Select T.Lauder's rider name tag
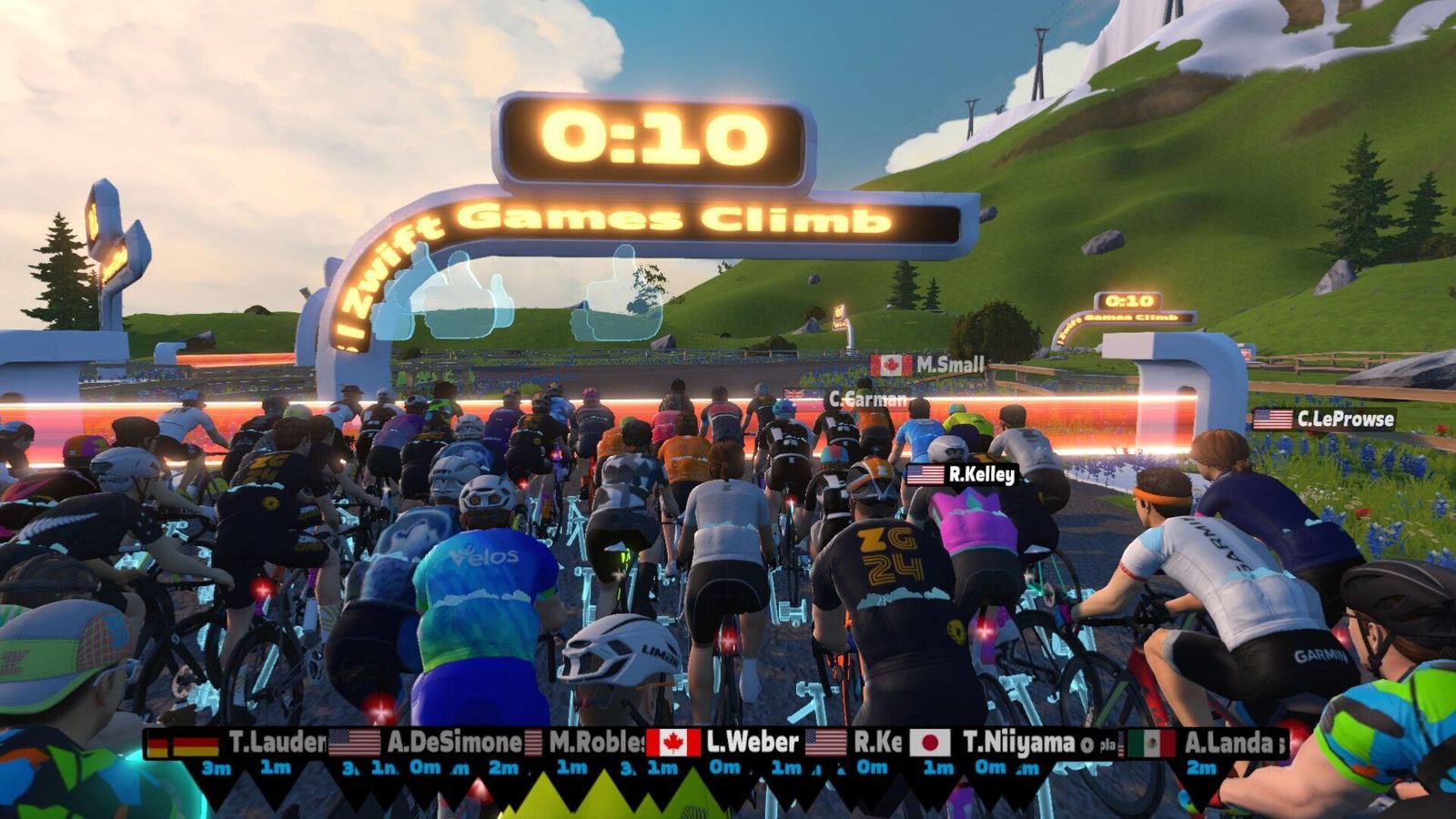Image resolution: width=1456 pixels, height=819 pixels. pos(238,743)
